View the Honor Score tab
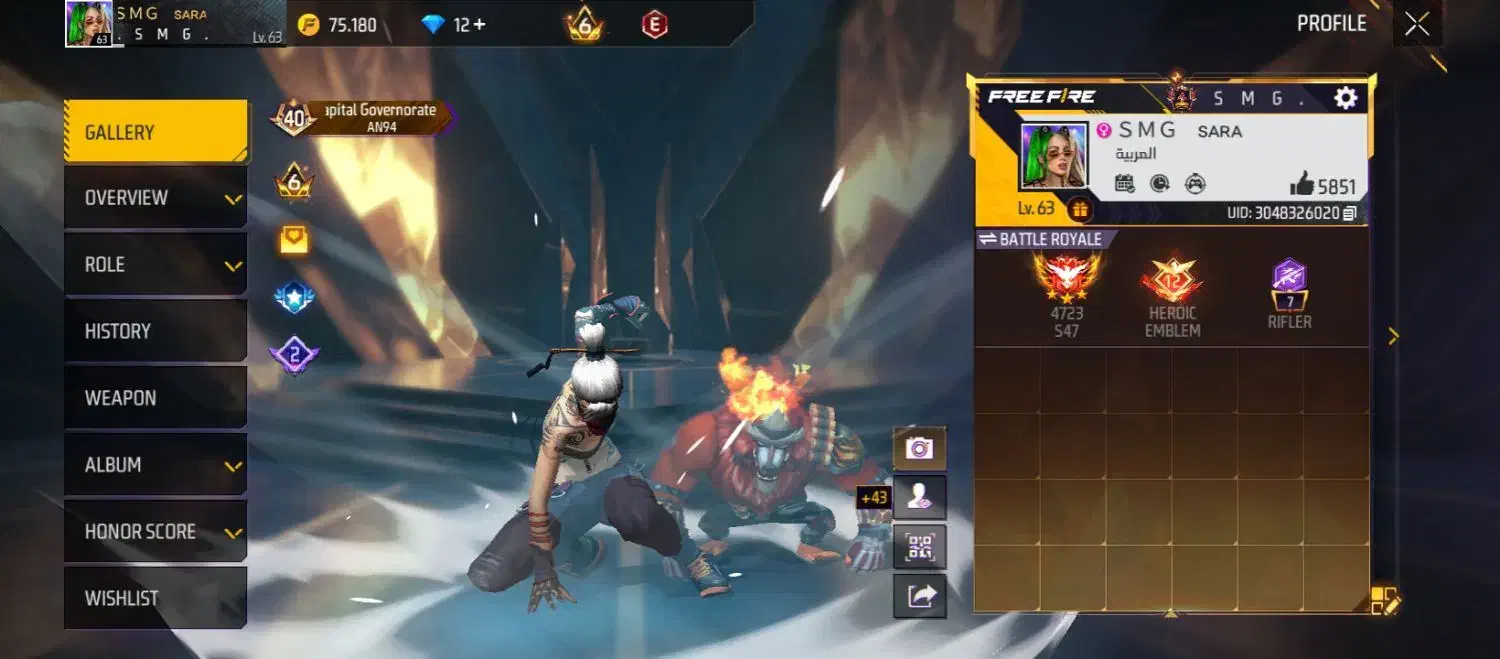 click(155, 532)
